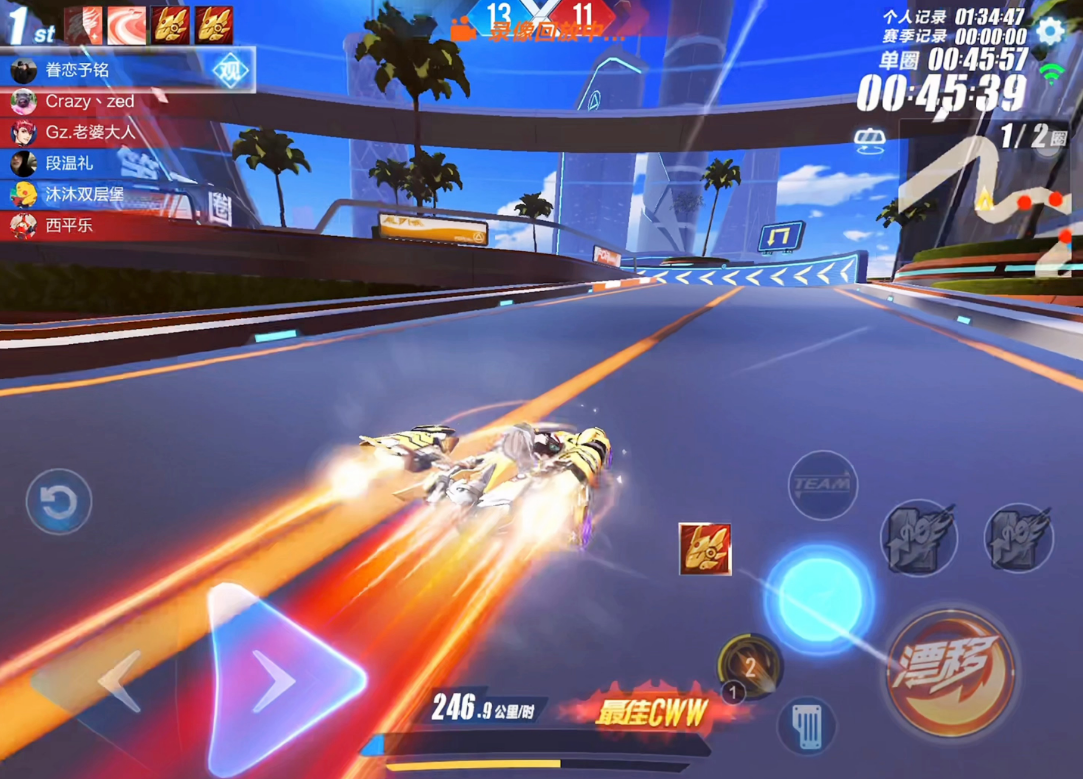Image resolution: width=1083 pixels, height=779 pixels.
Task: Open the settings gear
Action: (x=1050, y=30)
